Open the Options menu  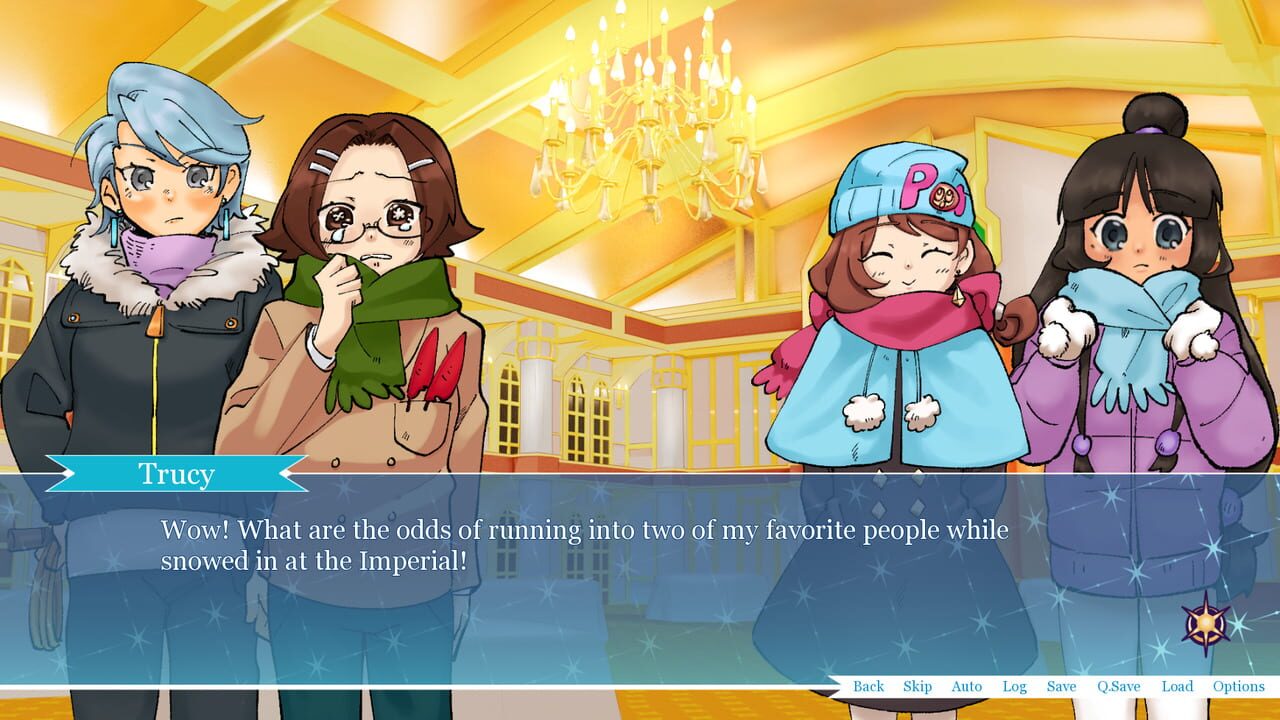tap(1238, 687)
